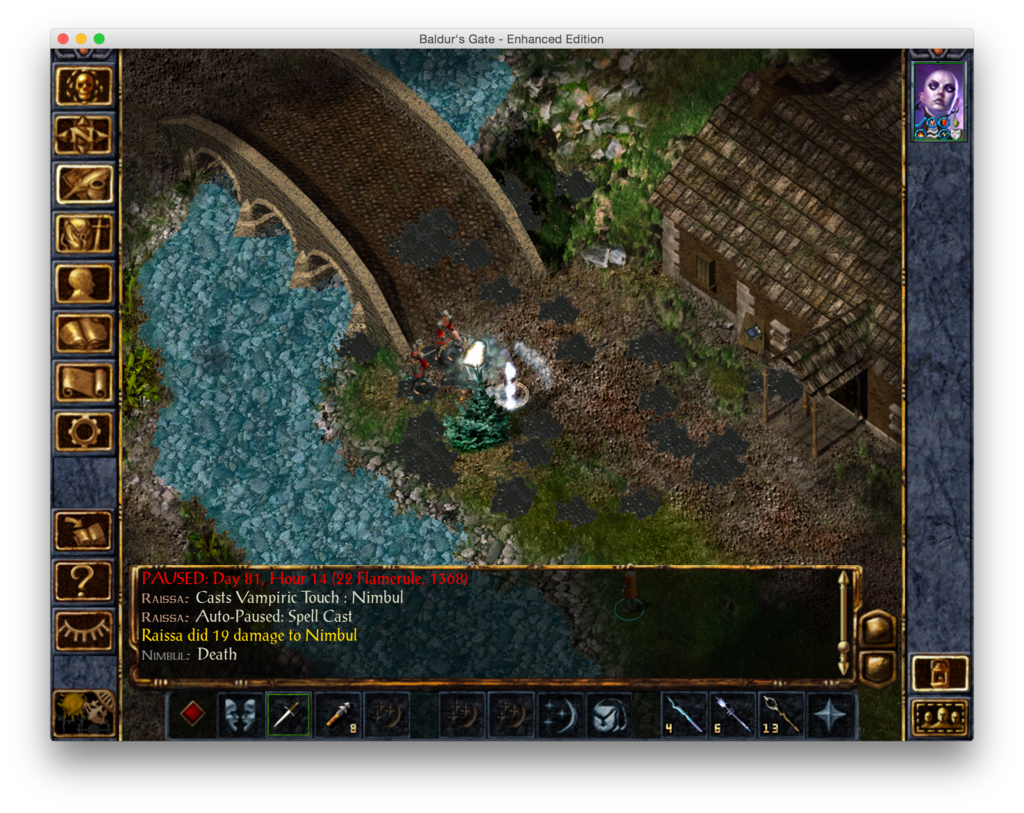
Task: Open the priest scroll button
Action: point(83,382)
